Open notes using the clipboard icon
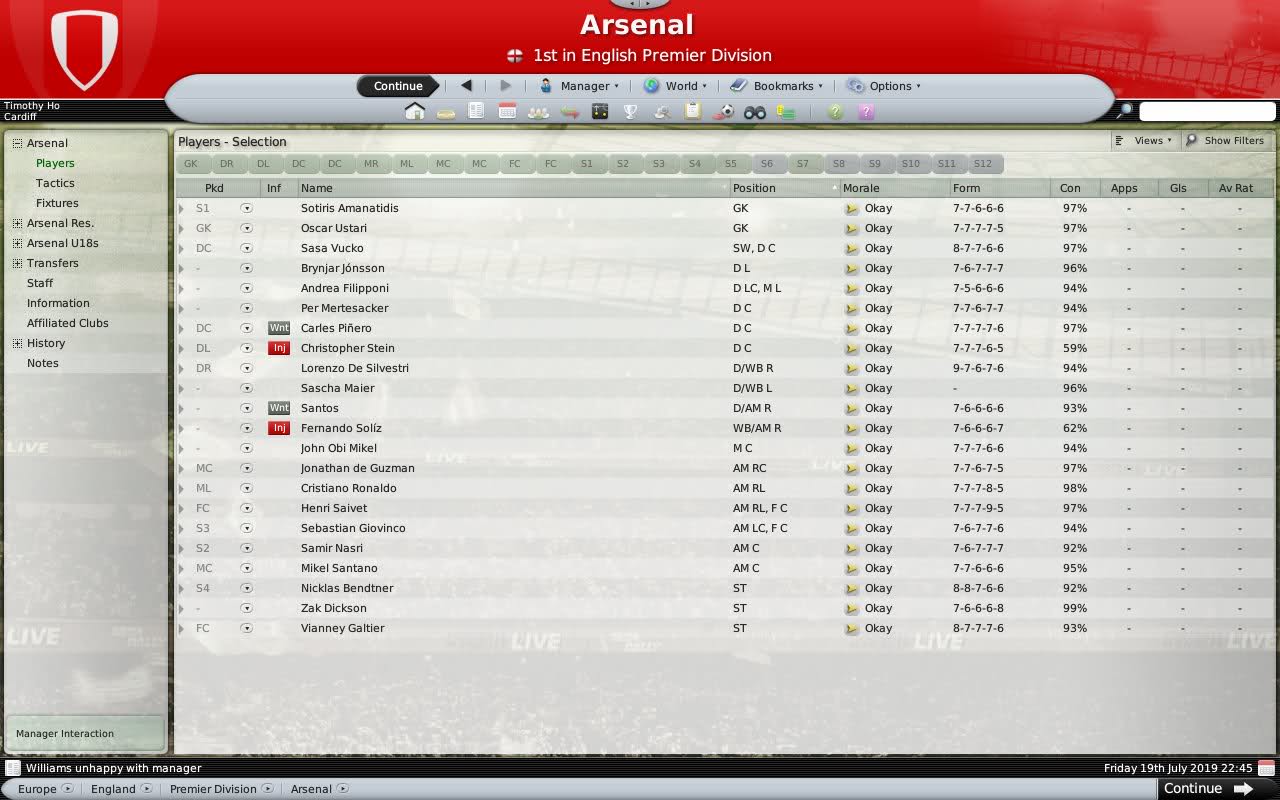This screenshot has height=800, width=1280. (692, 112)
